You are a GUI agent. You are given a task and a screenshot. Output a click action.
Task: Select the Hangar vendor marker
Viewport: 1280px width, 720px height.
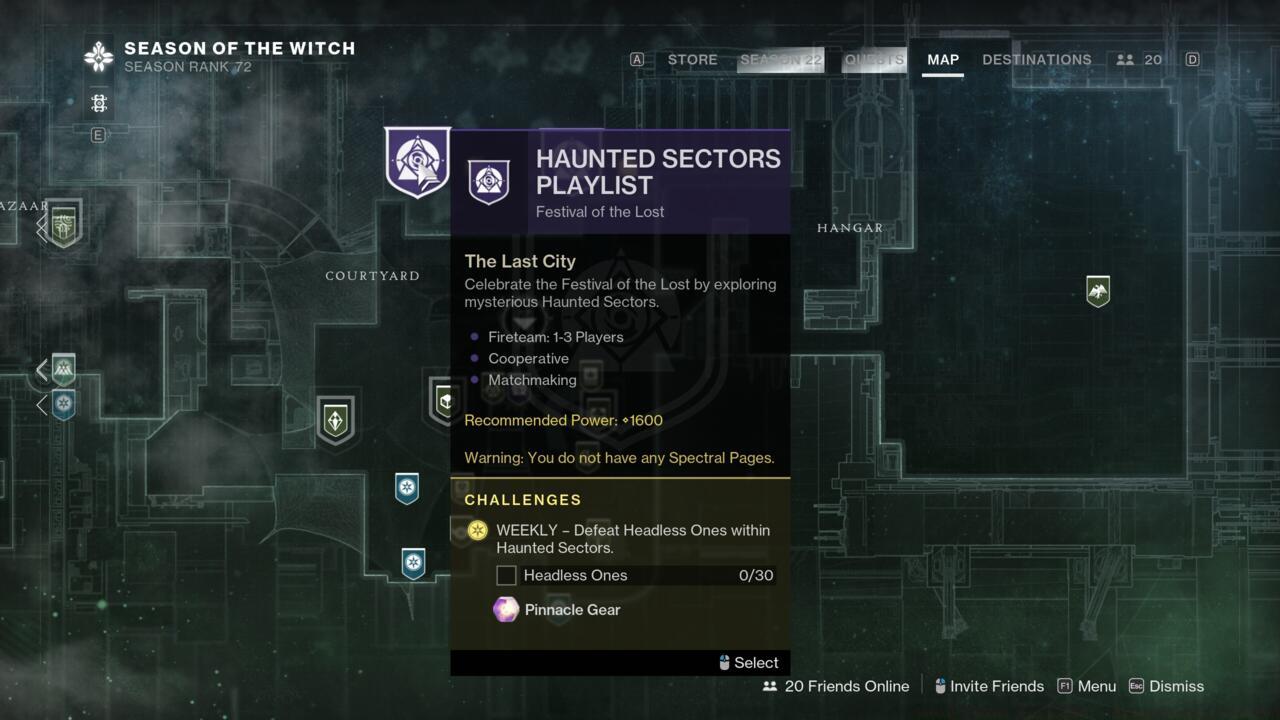click(x=1098, y=291)
